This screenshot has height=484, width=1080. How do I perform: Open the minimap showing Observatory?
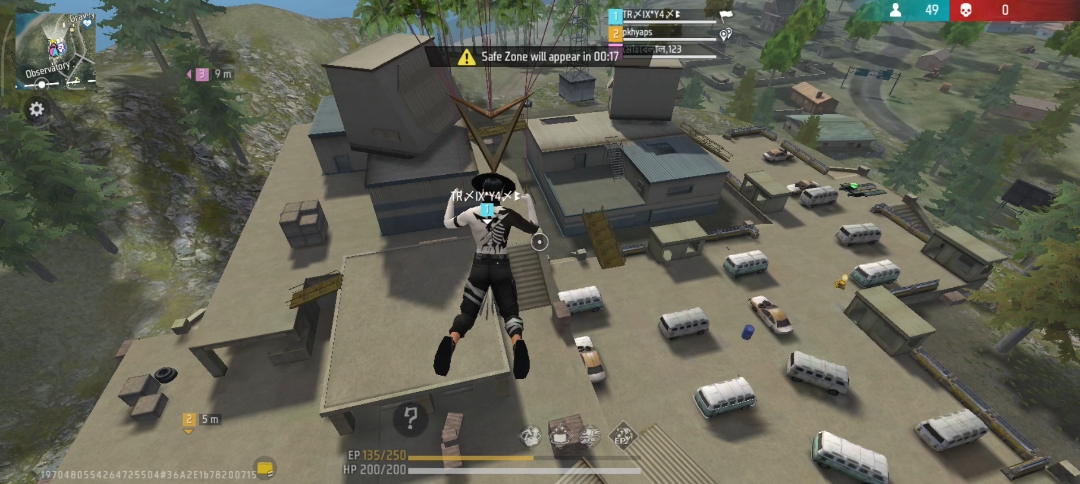[56, 51]
